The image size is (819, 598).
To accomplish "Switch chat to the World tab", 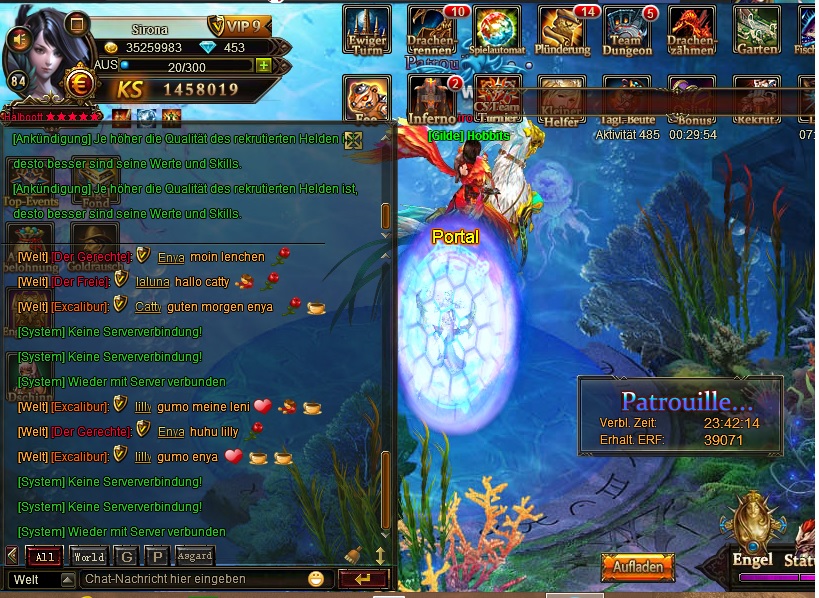I will pyautogui.click(x=88, y=557).
